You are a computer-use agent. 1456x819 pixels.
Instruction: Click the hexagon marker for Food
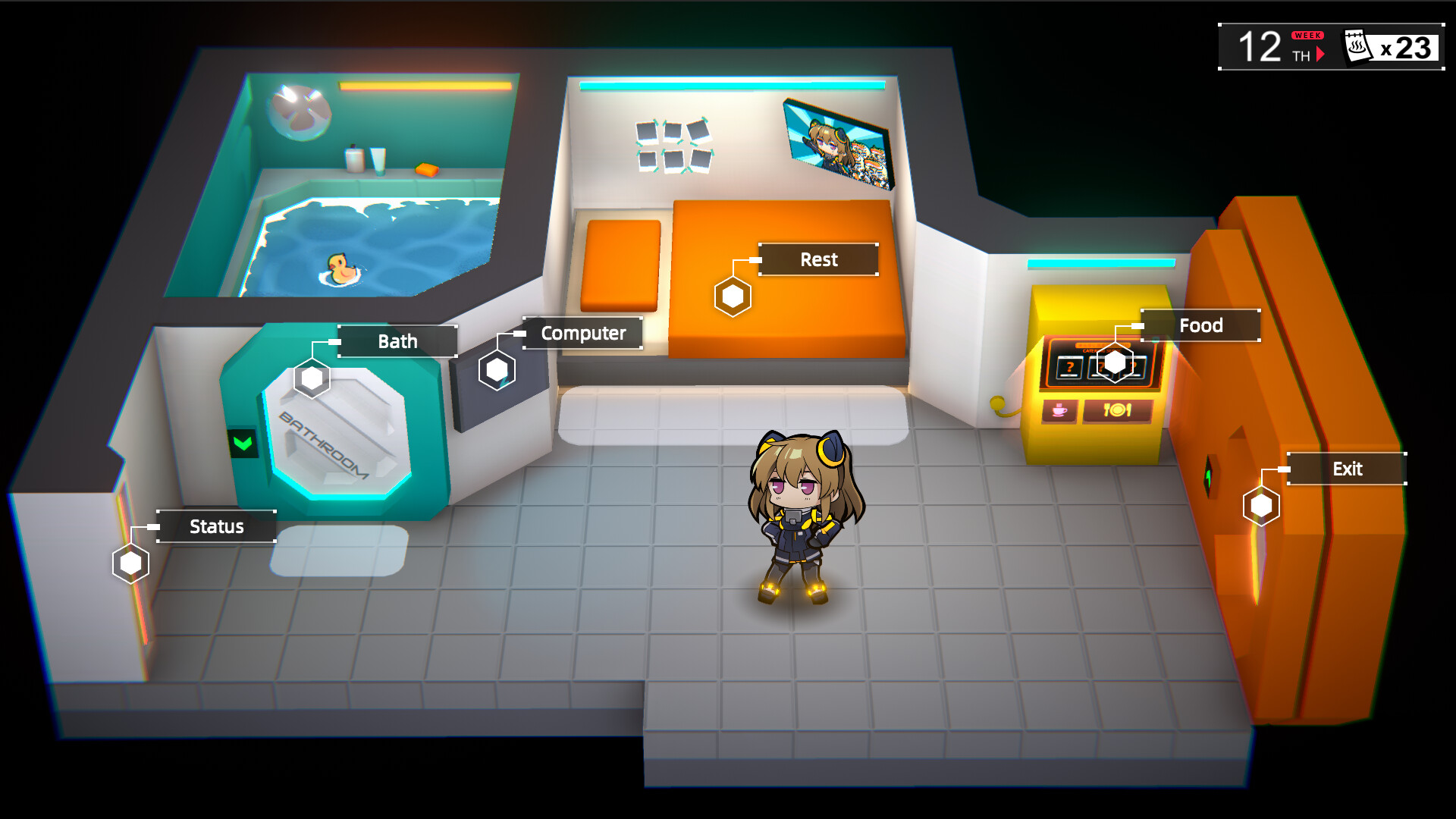pos(1115,362)
